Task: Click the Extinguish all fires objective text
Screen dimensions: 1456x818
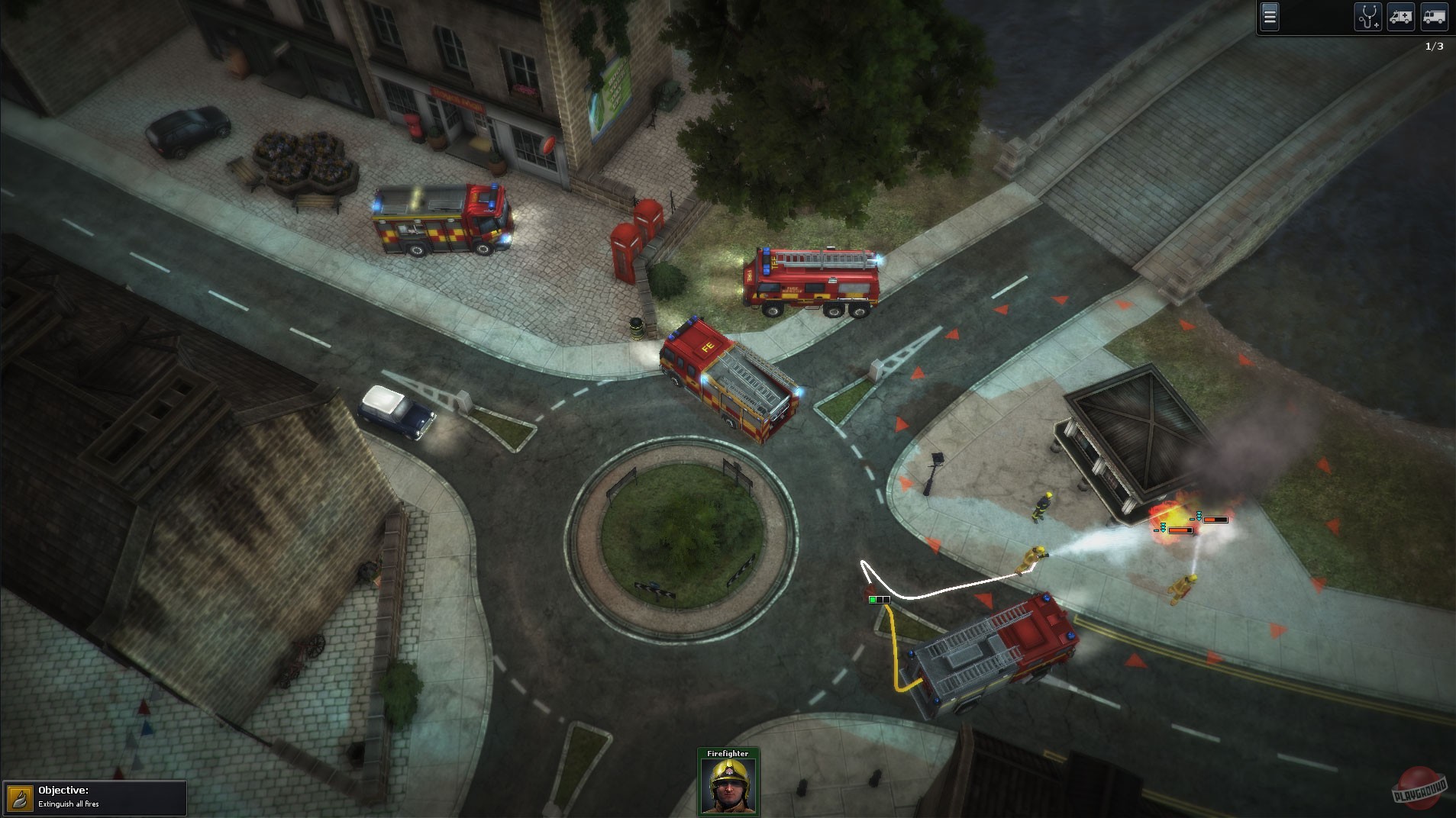Action: click(69, 805)
